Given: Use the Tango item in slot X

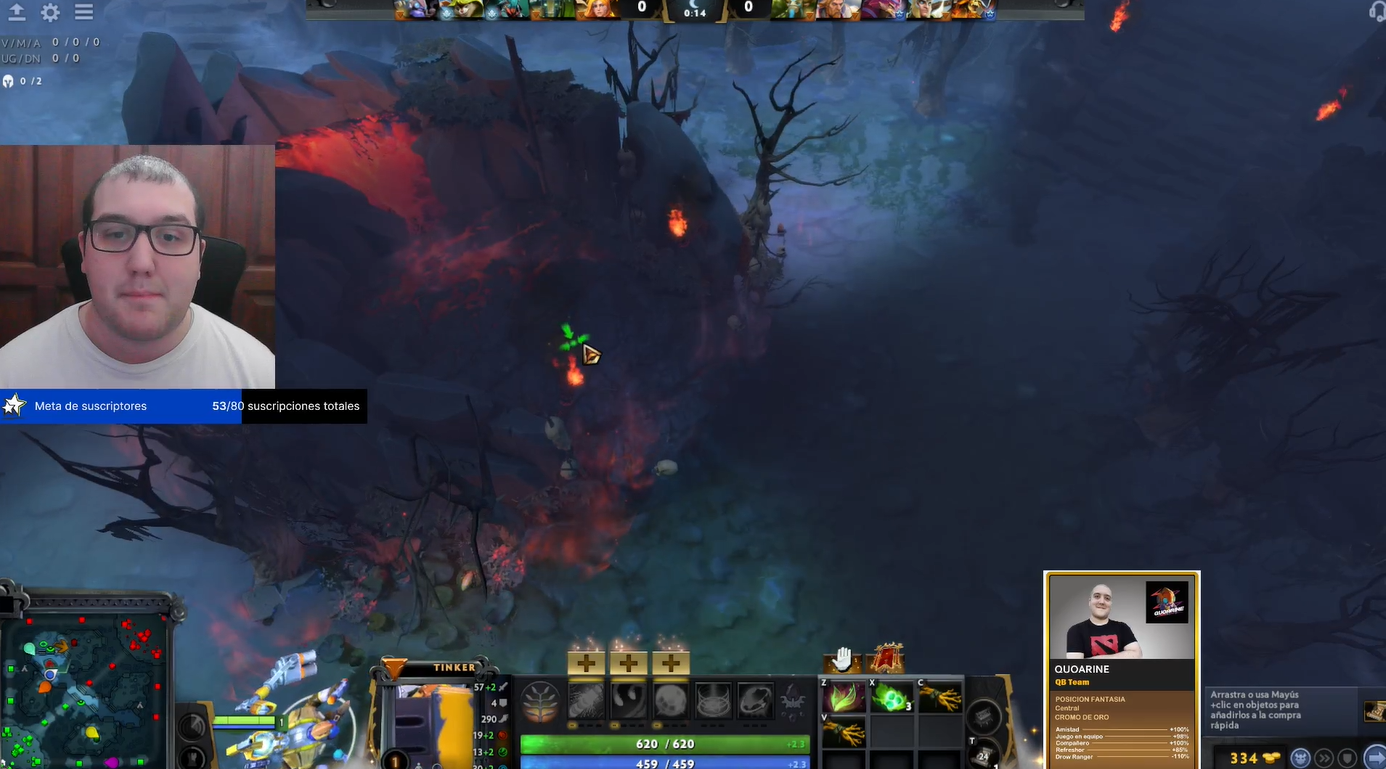Looking at the screenshot, I should pyautogui.click(x=890, y=697).
